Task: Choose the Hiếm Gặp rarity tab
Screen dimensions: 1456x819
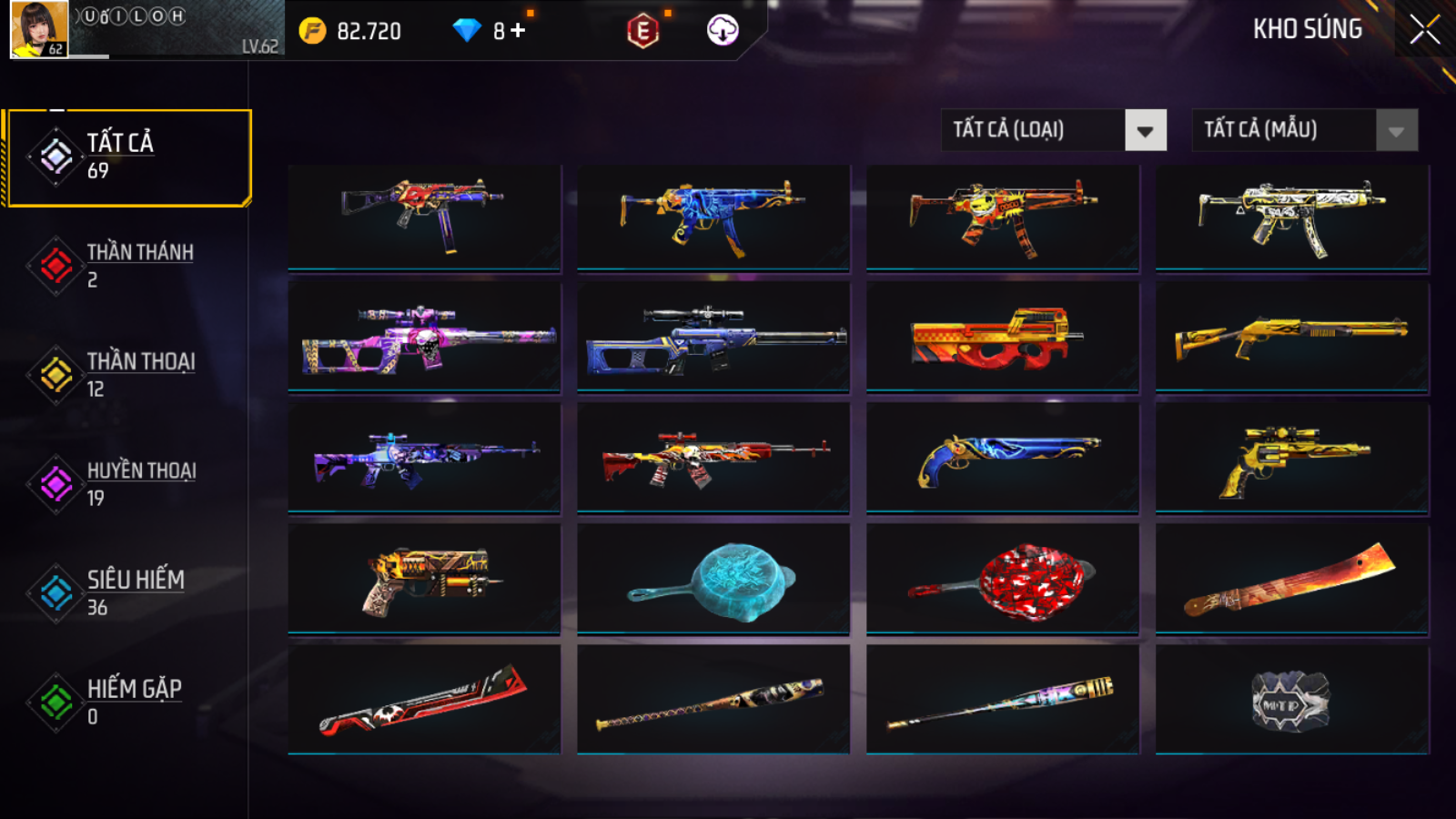Action: (x=129, y=703)
